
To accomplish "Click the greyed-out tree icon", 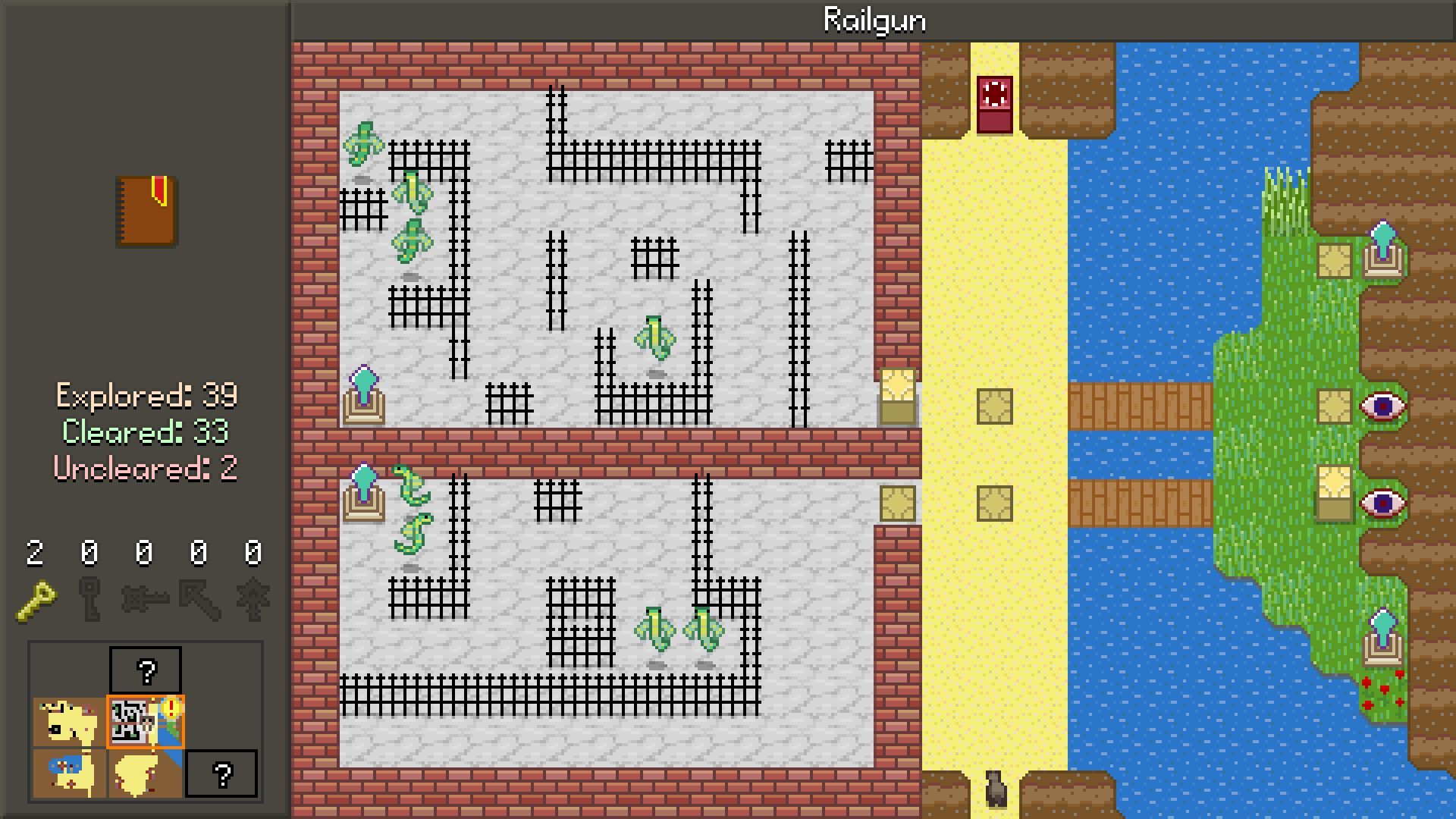I will pyautogui.click(x=253, y=600).
